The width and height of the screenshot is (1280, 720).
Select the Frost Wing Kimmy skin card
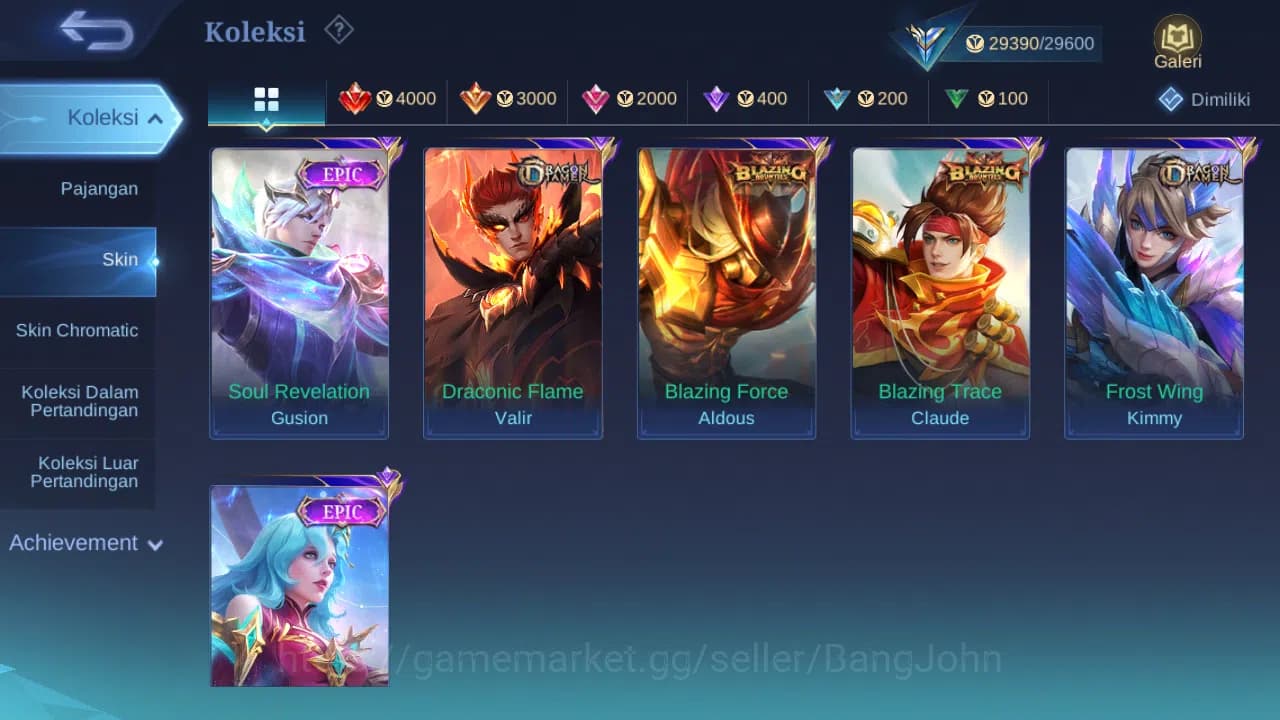[1154, 290]
